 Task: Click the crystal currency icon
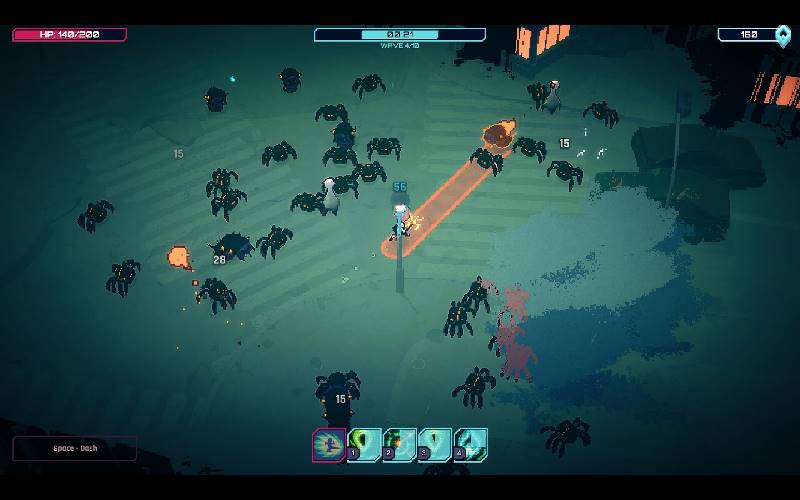(x=782, y=35)
